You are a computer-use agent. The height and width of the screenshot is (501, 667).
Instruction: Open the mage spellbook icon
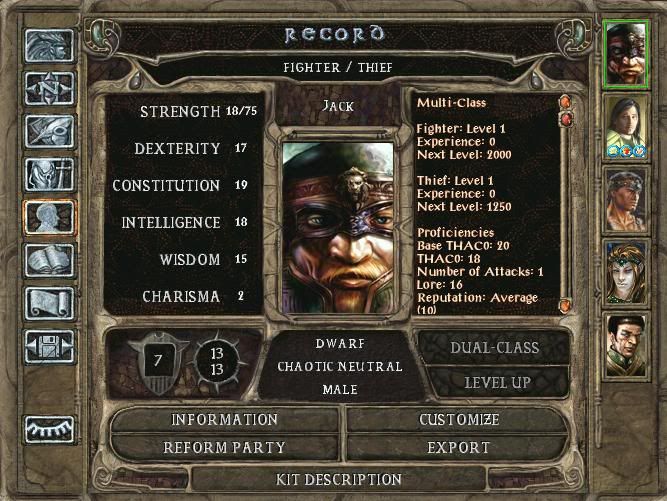(48, 260)
